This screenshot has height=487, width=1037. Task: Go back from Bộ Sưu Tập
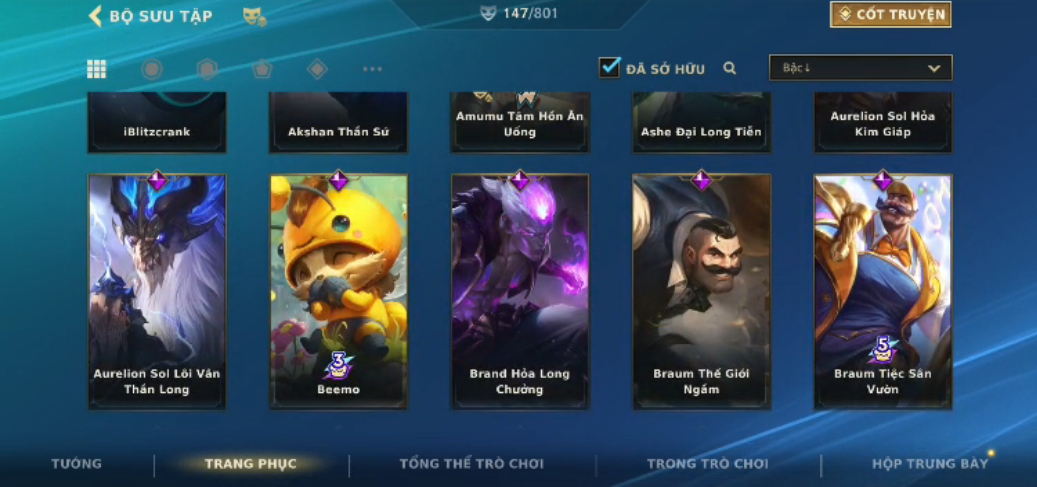tap(96, 15)
